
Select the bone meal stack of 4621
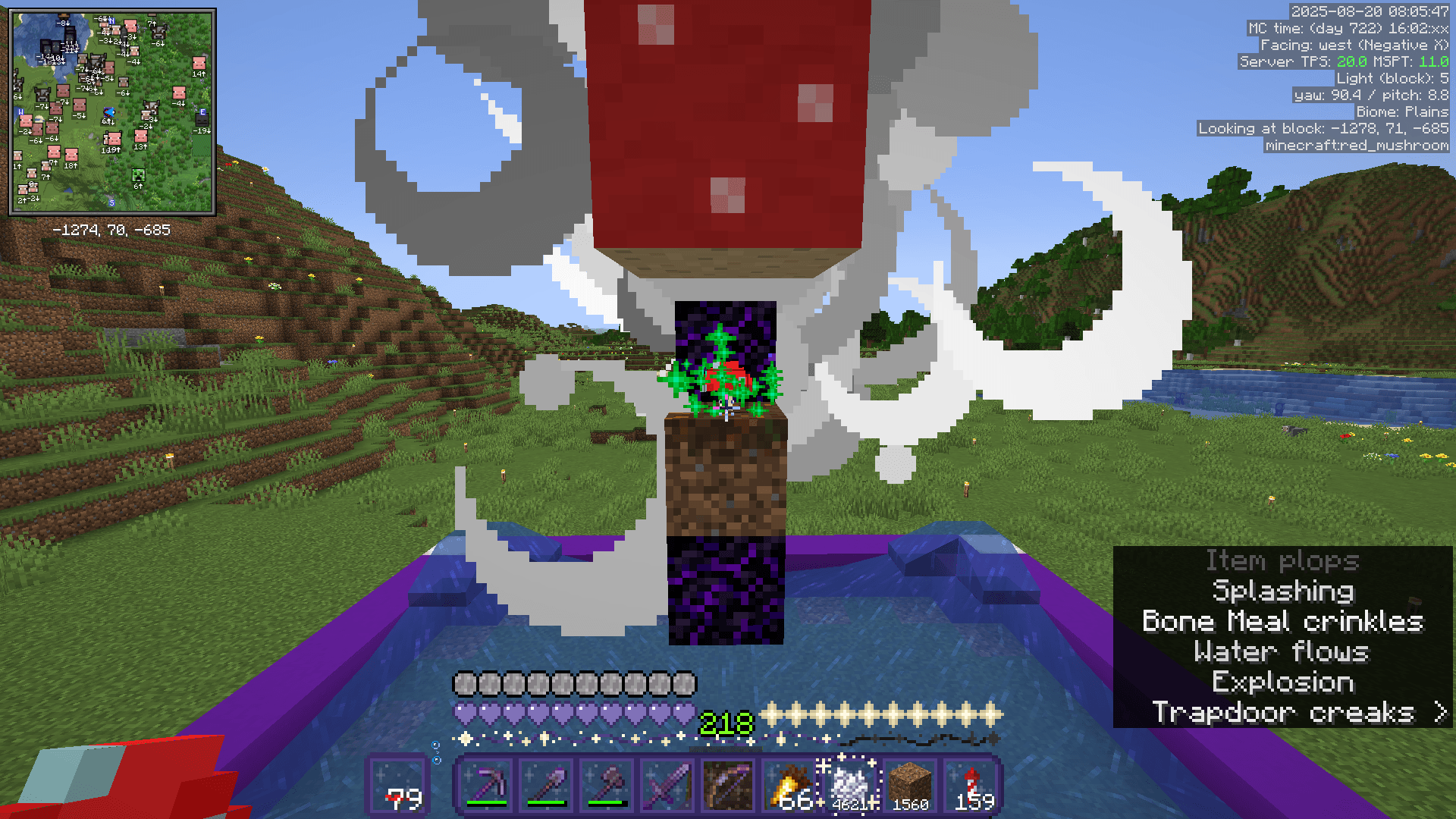848,784
